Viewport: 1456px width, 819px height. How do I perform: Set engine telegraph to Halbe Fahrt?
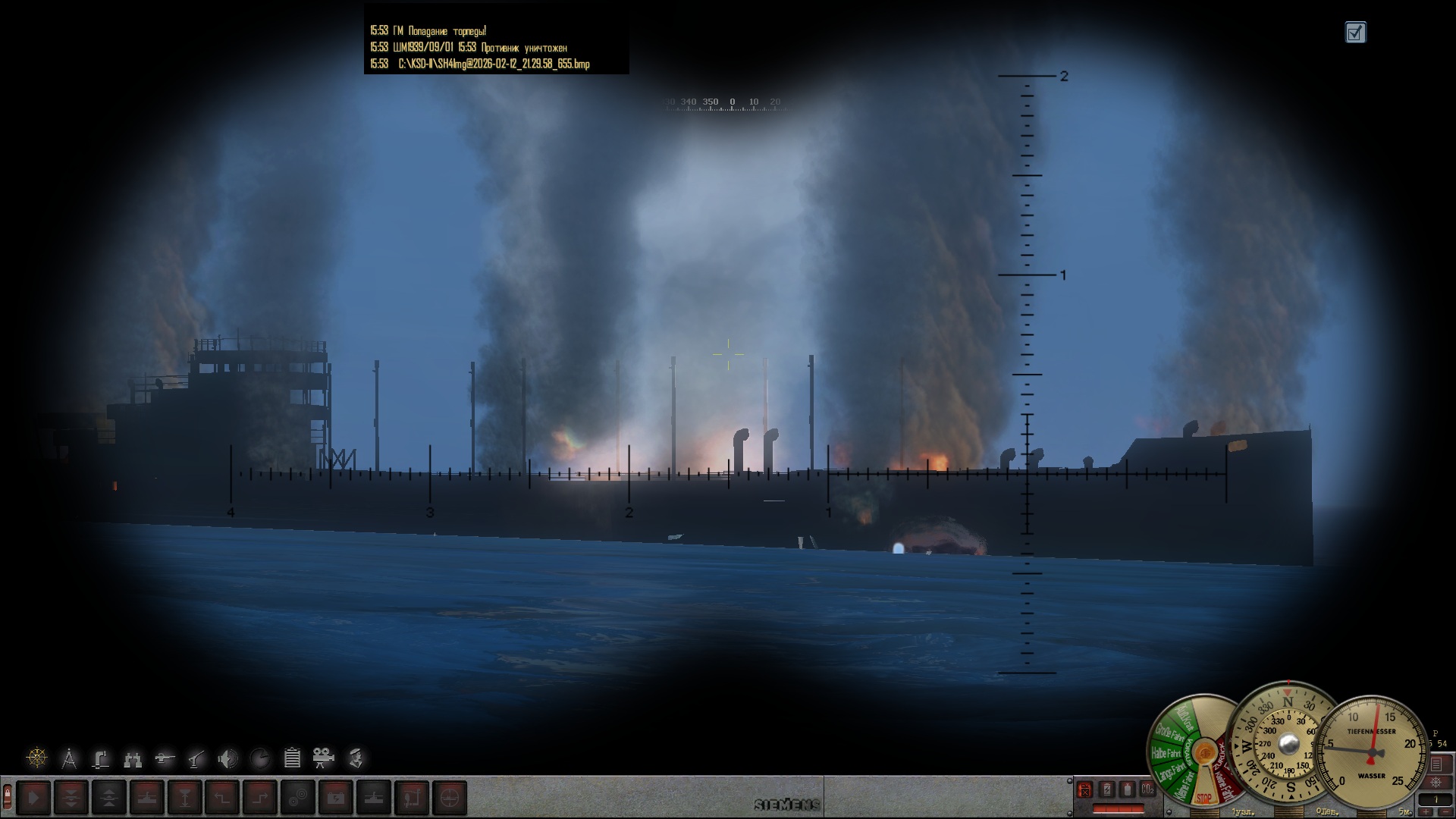point(1166,754)
